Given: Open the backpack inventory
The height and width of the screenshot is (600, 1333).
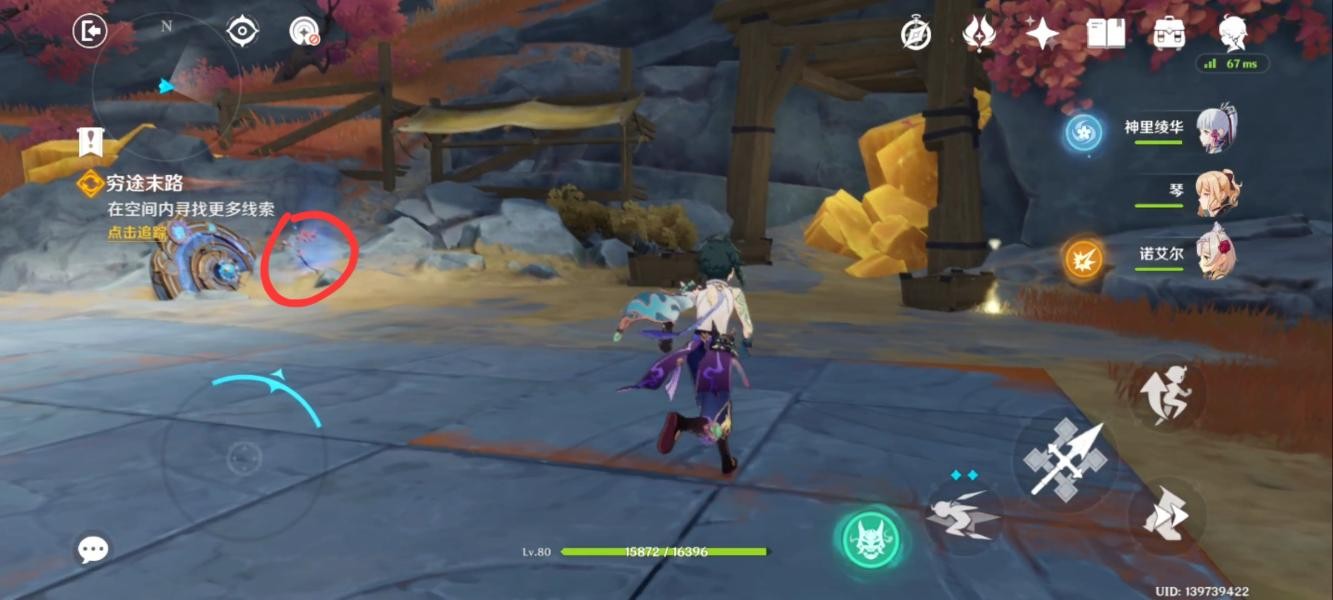Looking at the screenshot, I should tap(1168, 34).
